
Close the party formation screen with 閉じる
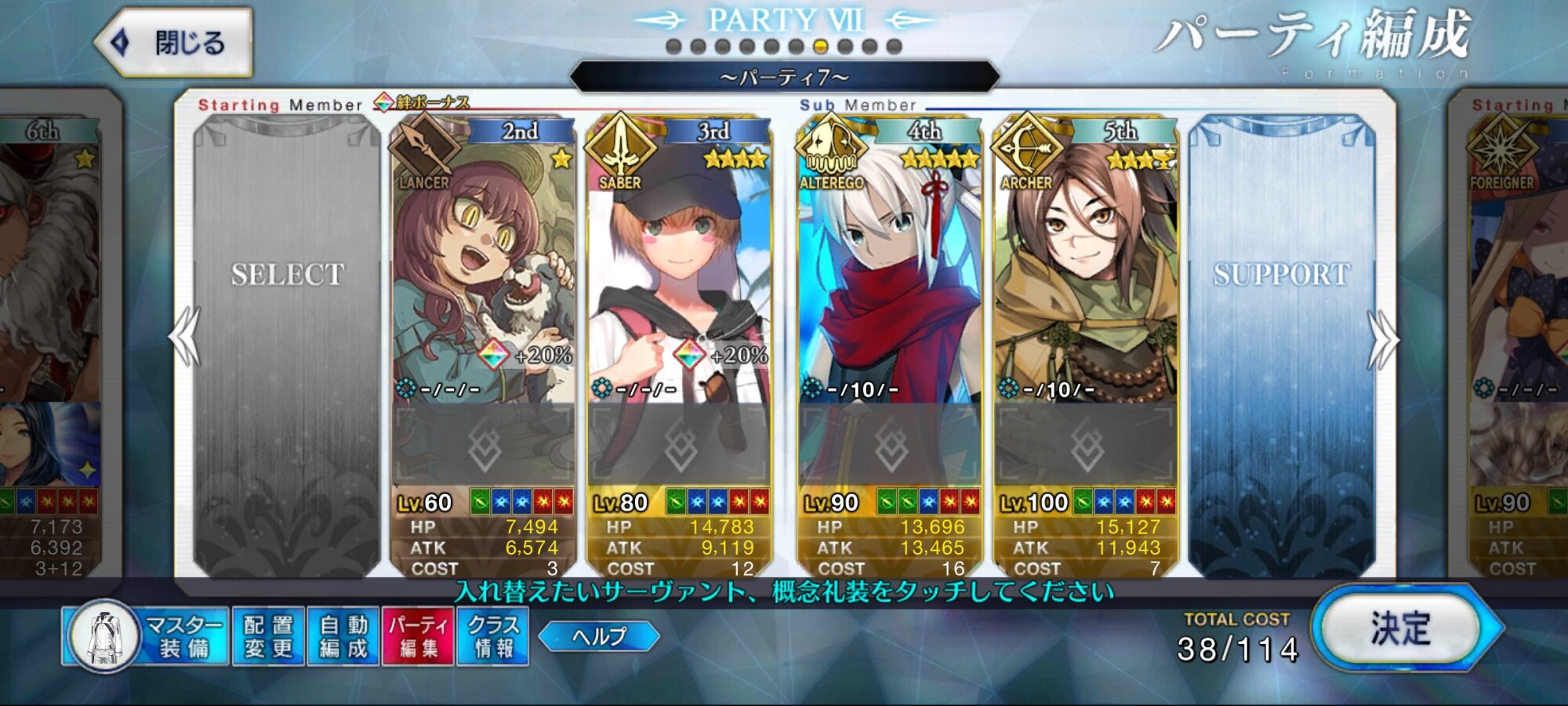(174, 42)
